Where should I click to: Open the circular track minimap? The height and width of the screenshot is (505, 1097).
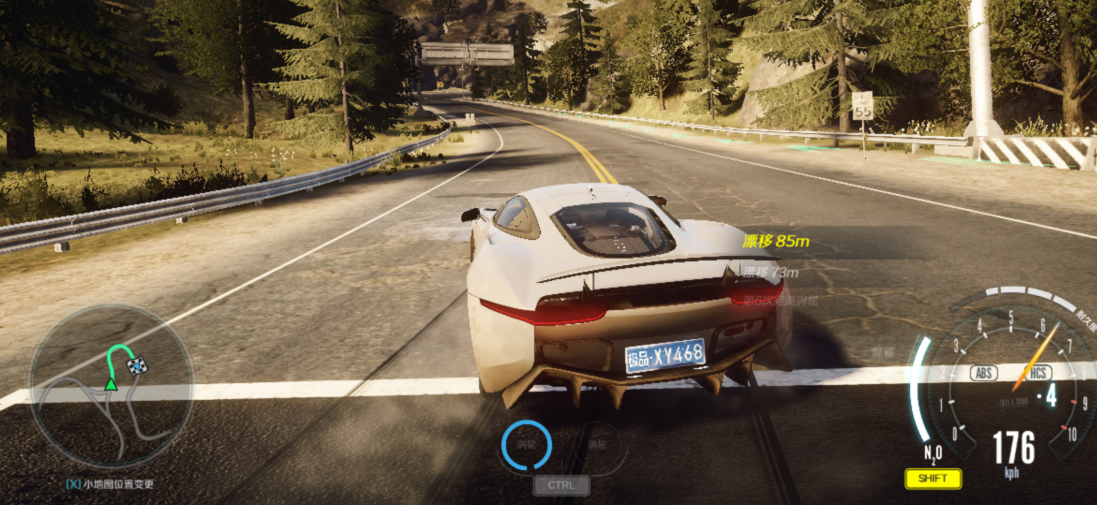[x=110, y=387]
